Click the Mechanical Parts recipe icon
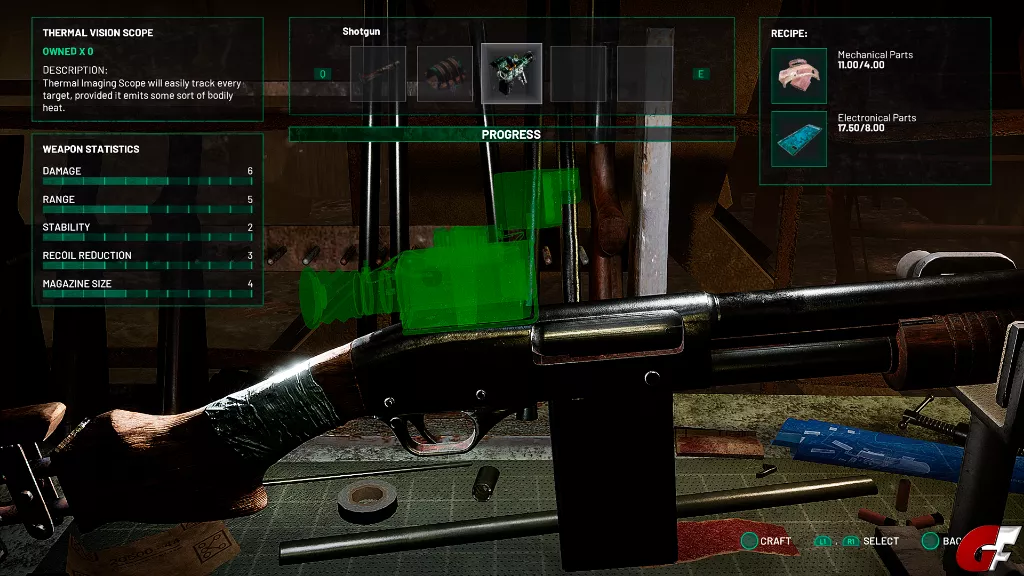Image resolution: width=1024 pixels, height=576 pixels. tap(799, 76)
